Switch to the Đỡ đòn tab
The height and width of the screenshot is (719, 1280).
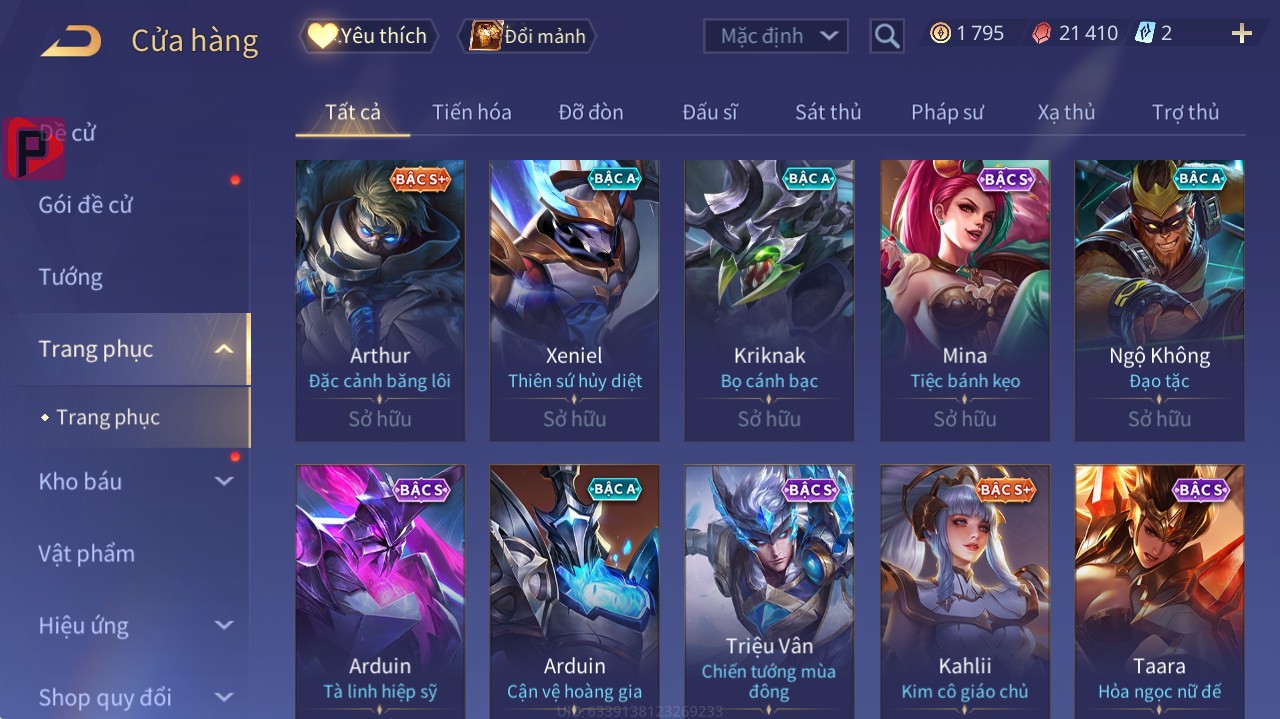[x=590, y=112]
